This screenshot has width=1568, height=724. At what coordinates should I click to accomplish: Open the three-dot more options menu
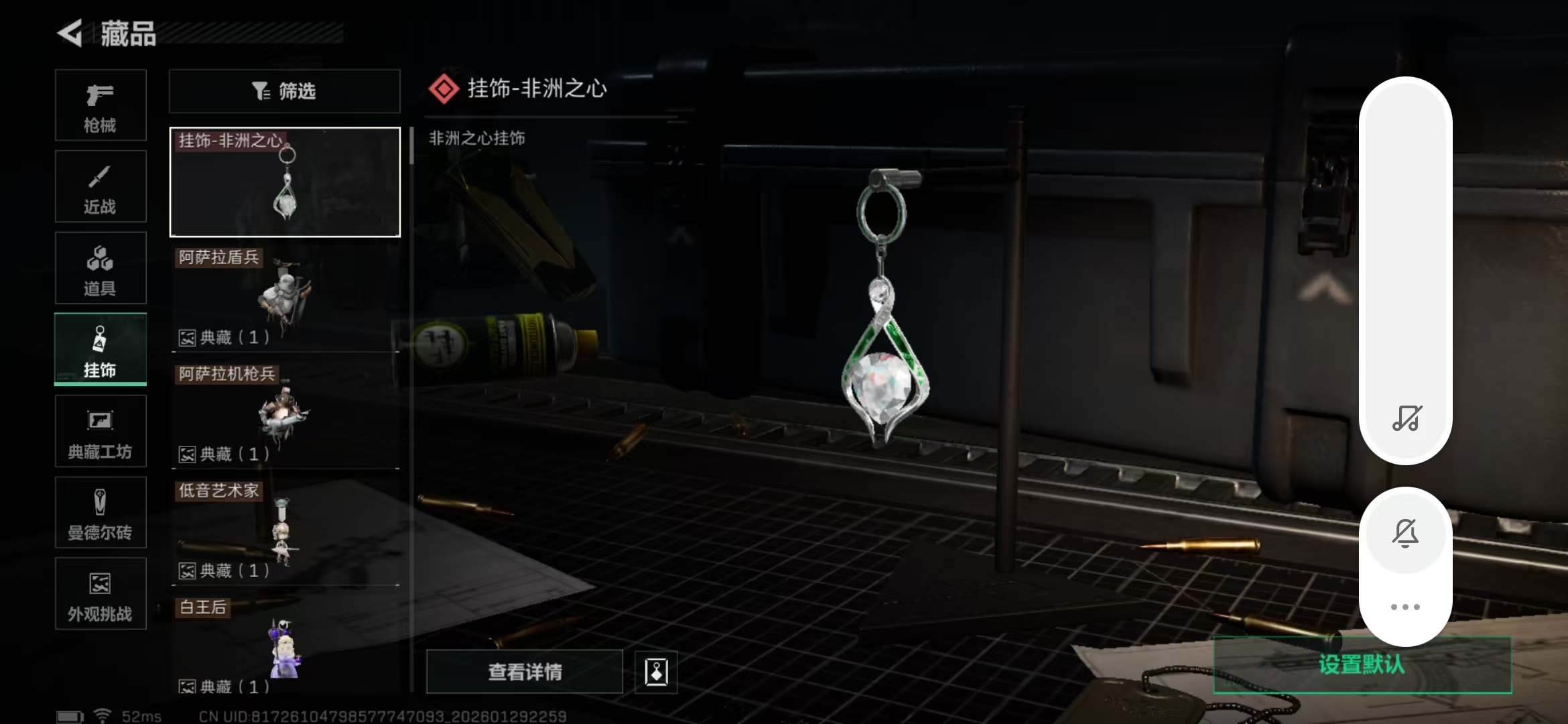[1406, 605]
